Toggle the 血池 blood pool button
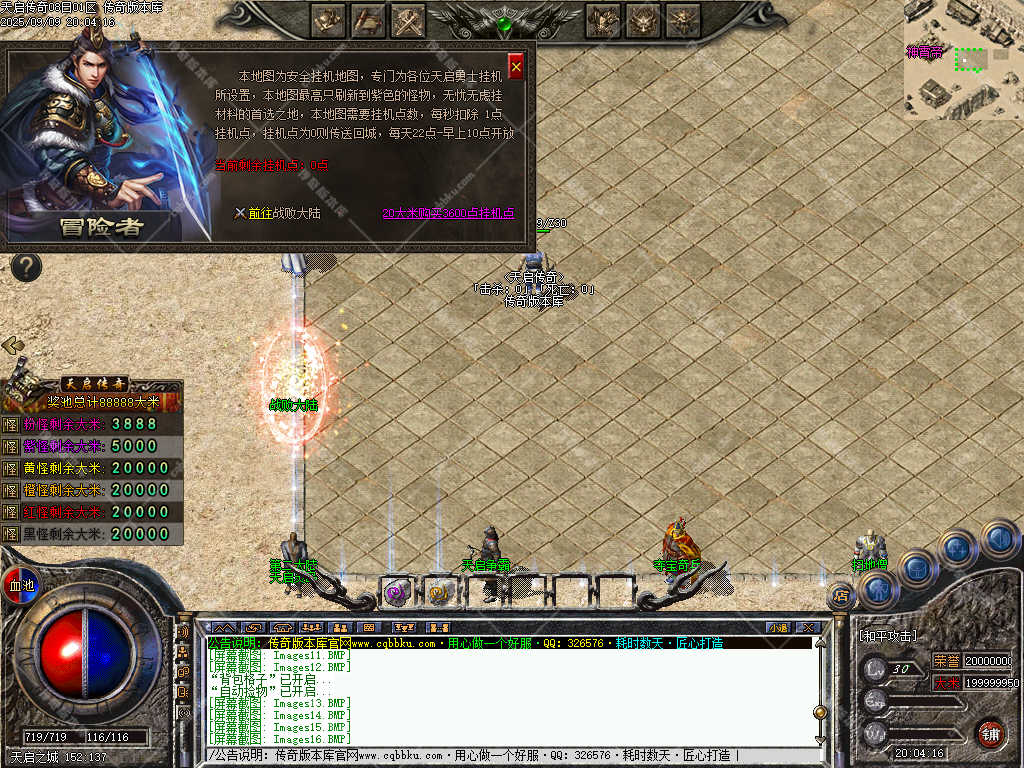The width and height of the screenshot is (1024, 768). click(x=20, y=585)
